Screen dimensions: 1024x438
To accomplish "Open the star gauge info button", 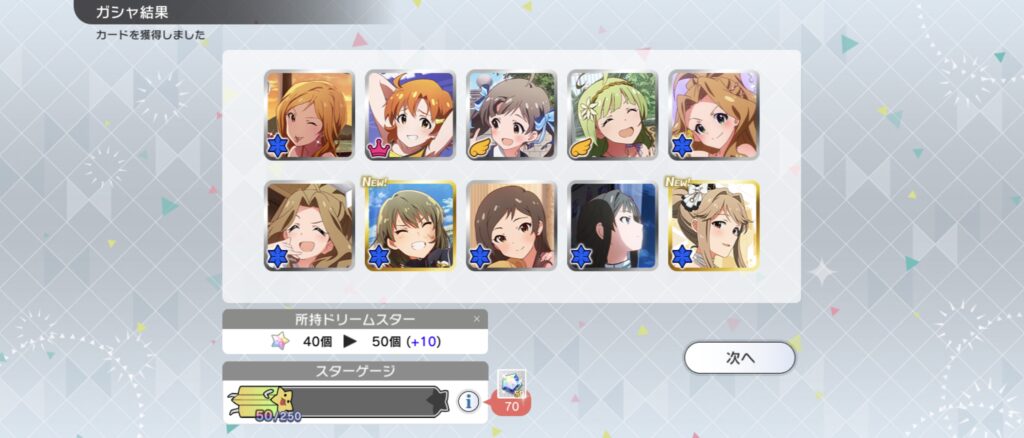I will pos(467,401).
